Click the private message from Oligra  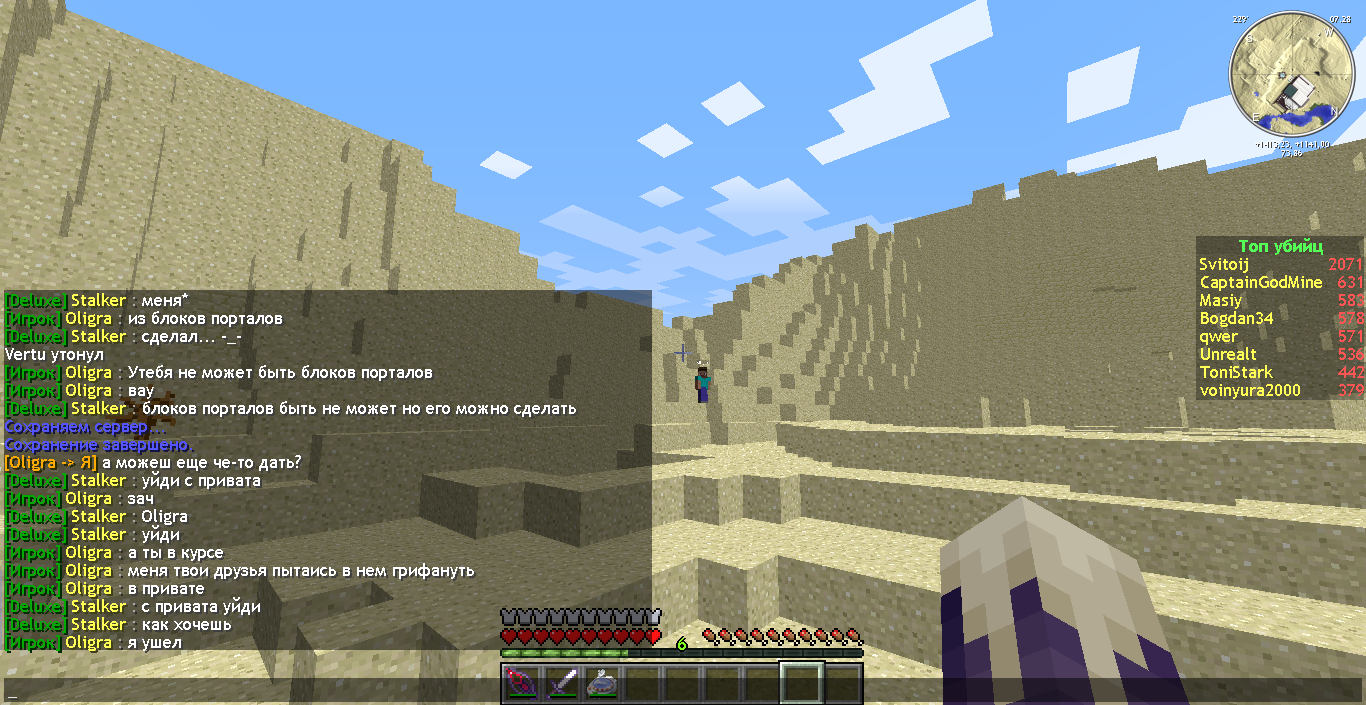pyautogui.click(x=152, y=463)
